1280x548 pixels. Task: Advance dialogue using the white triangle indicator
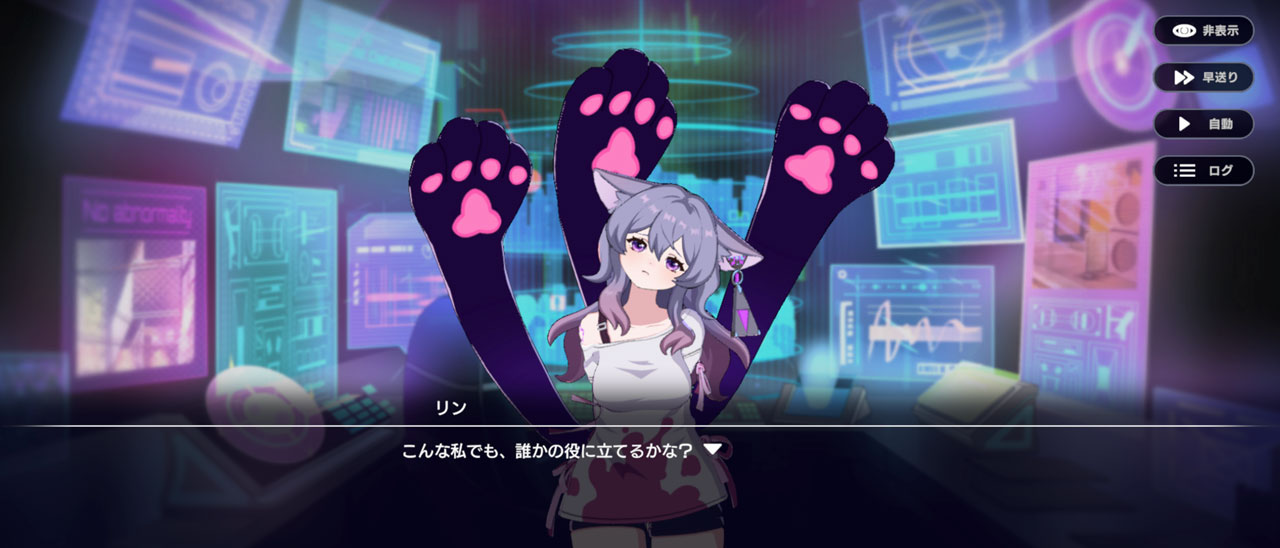pyautogui.click(x=712, y=450)
